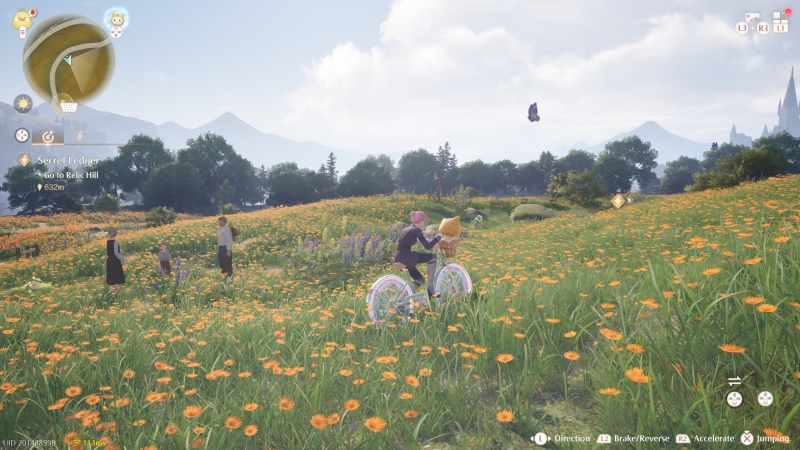Open the grid menu icon with red dot
This screenshot has height=450, width=800.
coord(780,19)
